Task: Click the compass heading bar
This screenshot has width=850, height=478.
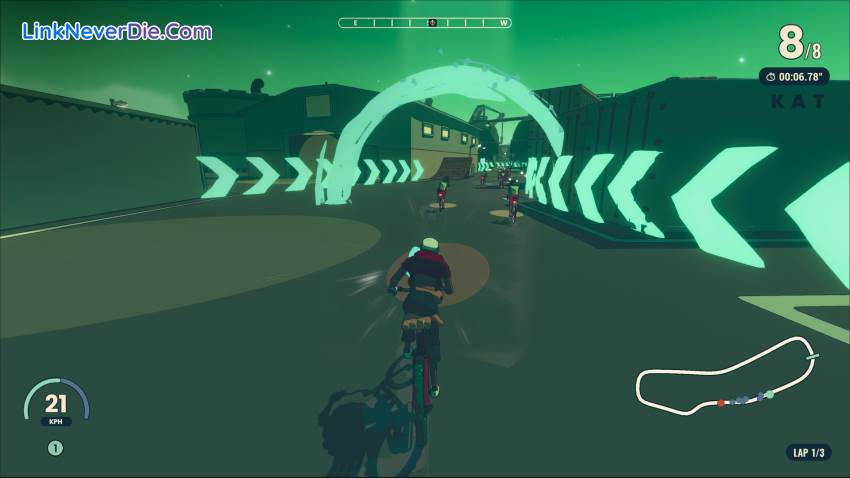Action: coord(424,22)
